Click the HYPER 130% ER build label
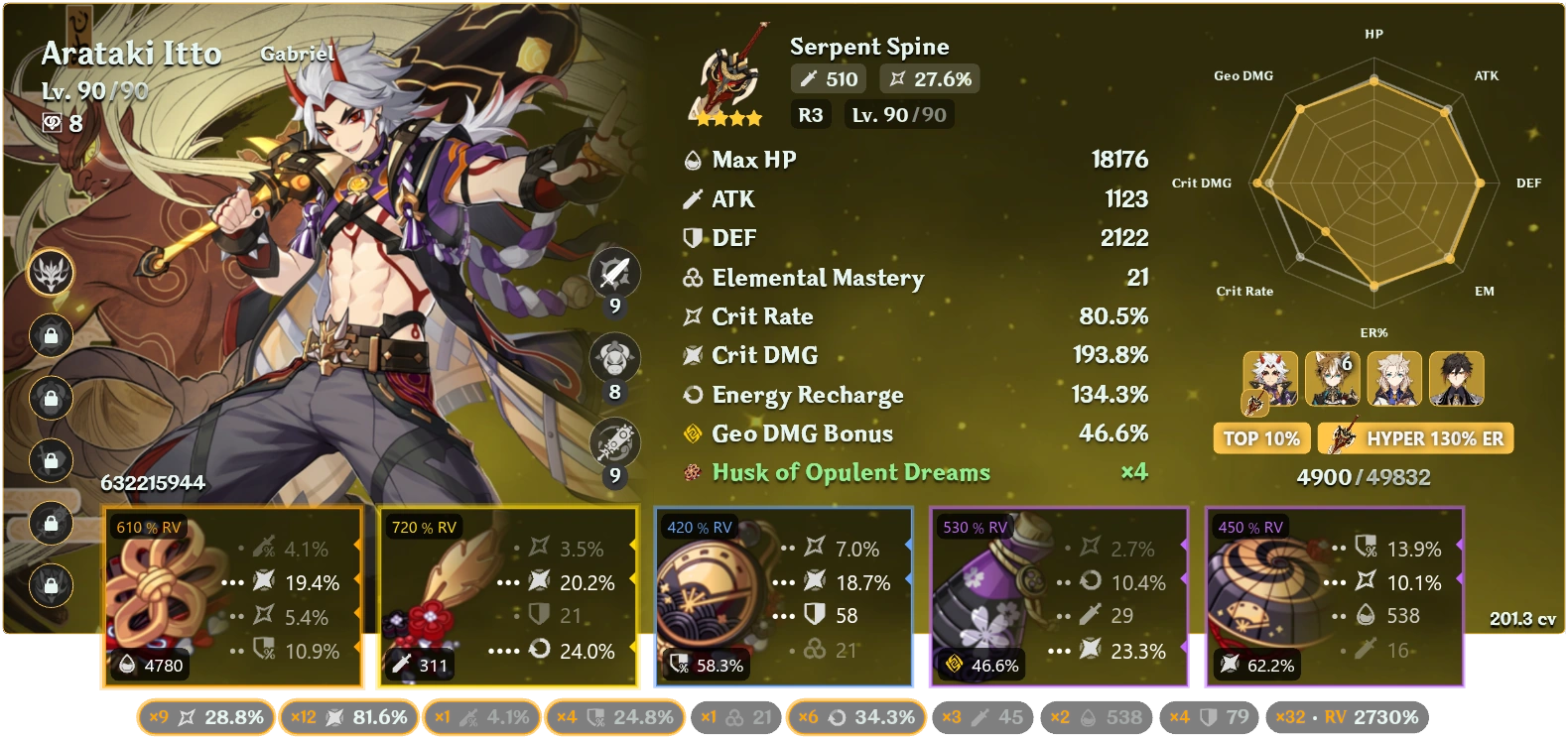Screen dimensions: 1568x741 (x=1415, y=437)
